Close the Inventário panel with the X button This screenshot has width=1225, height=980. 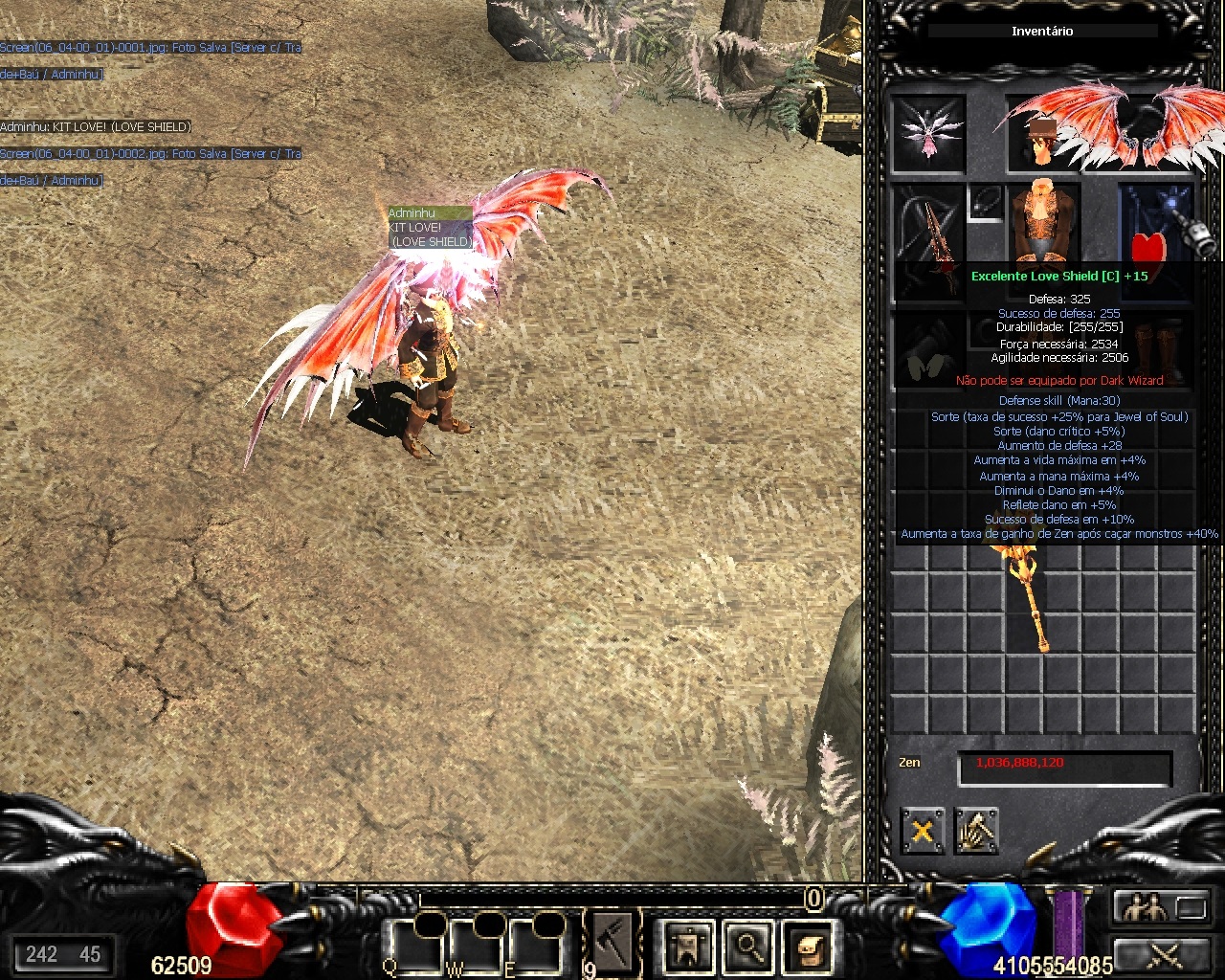pyautogui.click(x=922, y=831)
